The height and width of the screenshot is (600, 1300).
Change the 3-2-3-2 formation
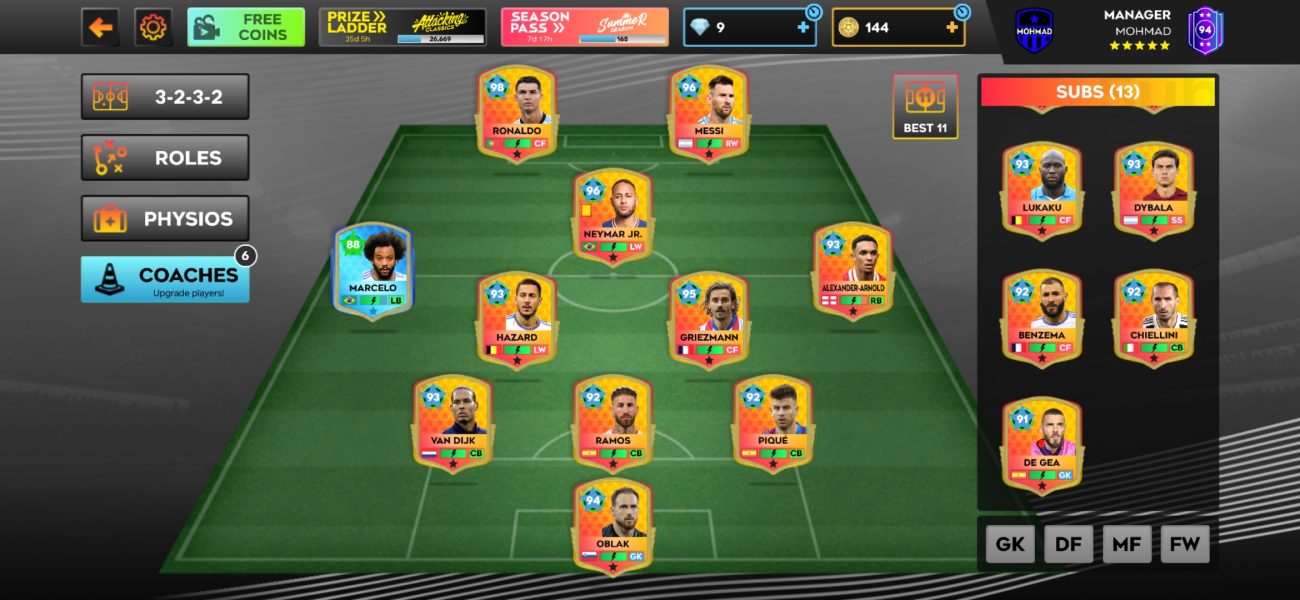(x=165, y=97)
